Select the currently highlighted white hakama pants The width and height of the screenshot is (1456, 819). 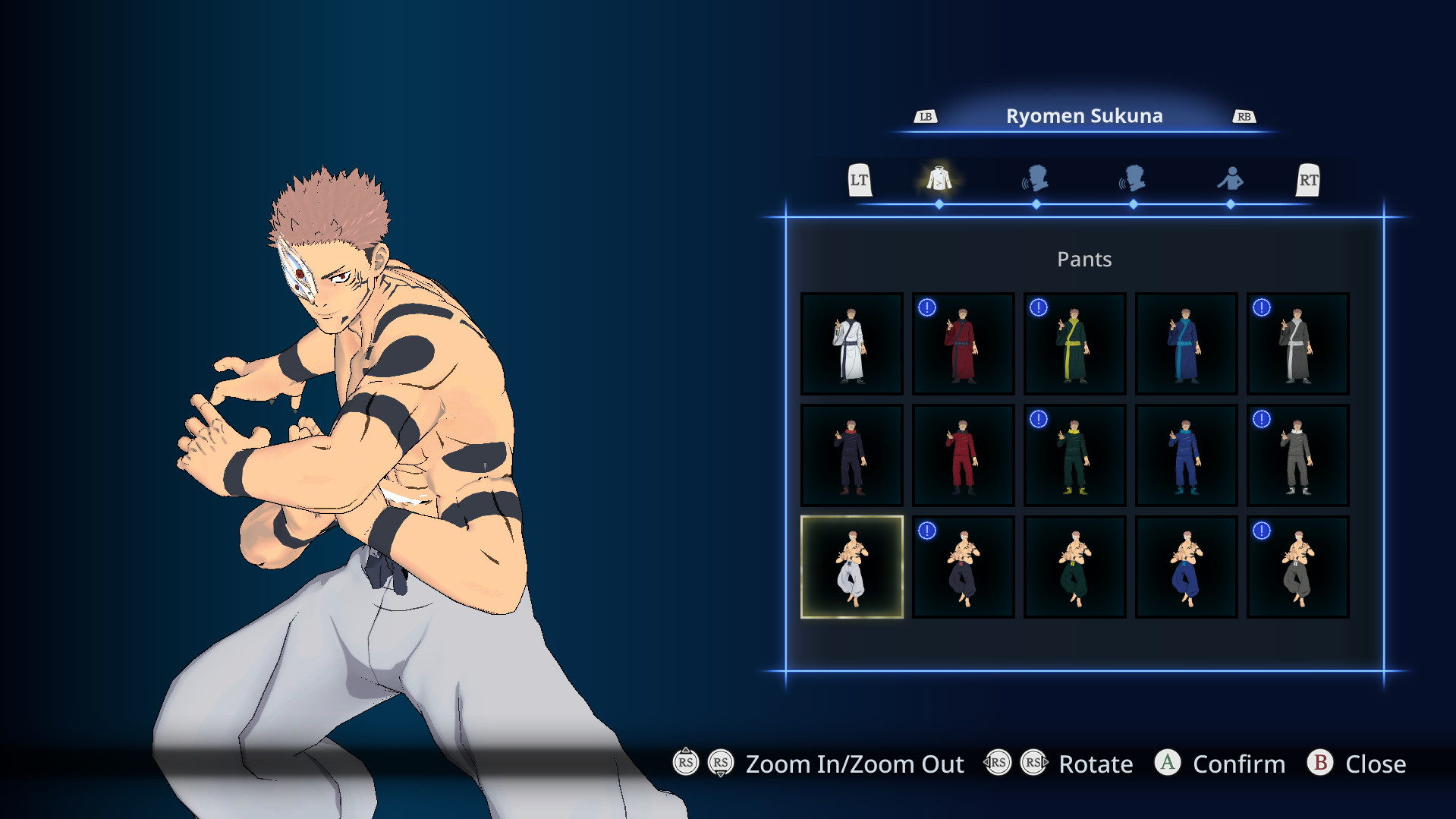pos(851,566)
